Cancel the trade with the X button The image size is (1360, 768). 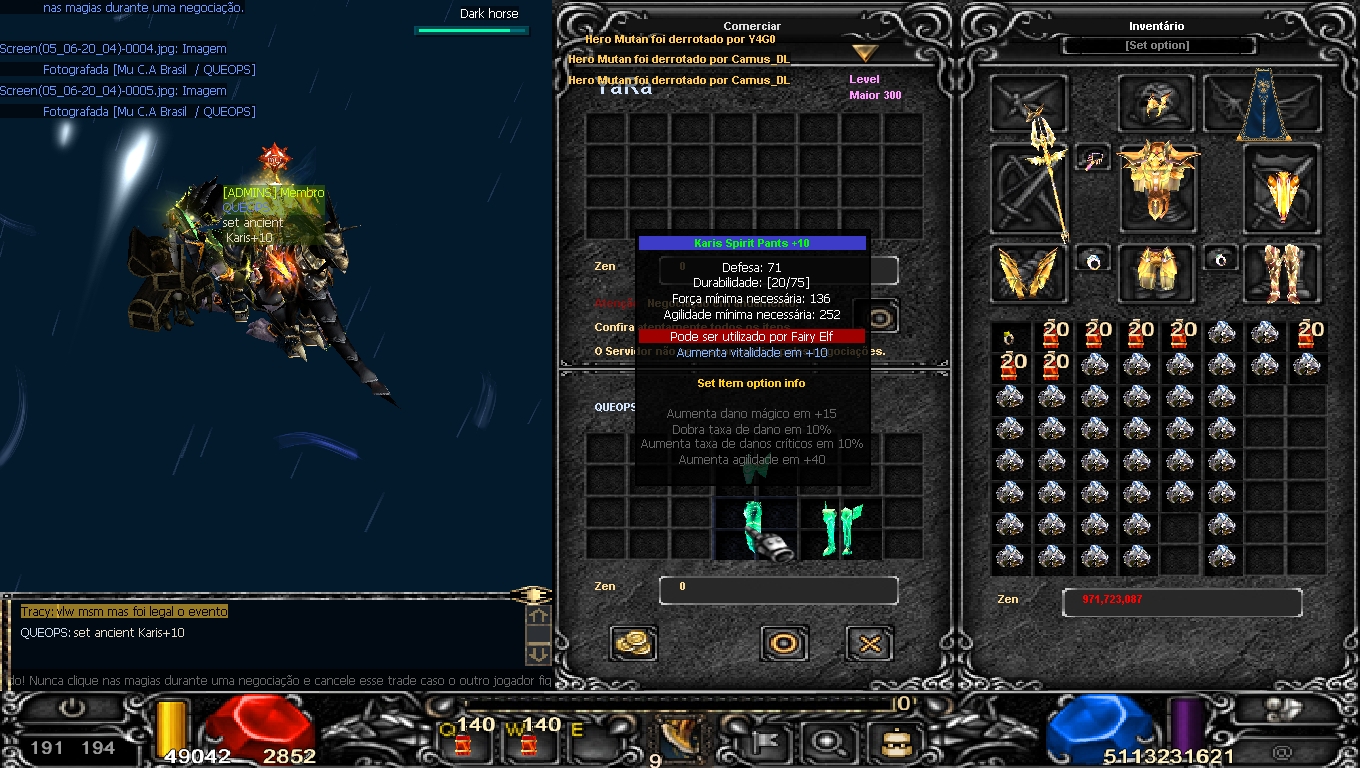tap(869, 643)
